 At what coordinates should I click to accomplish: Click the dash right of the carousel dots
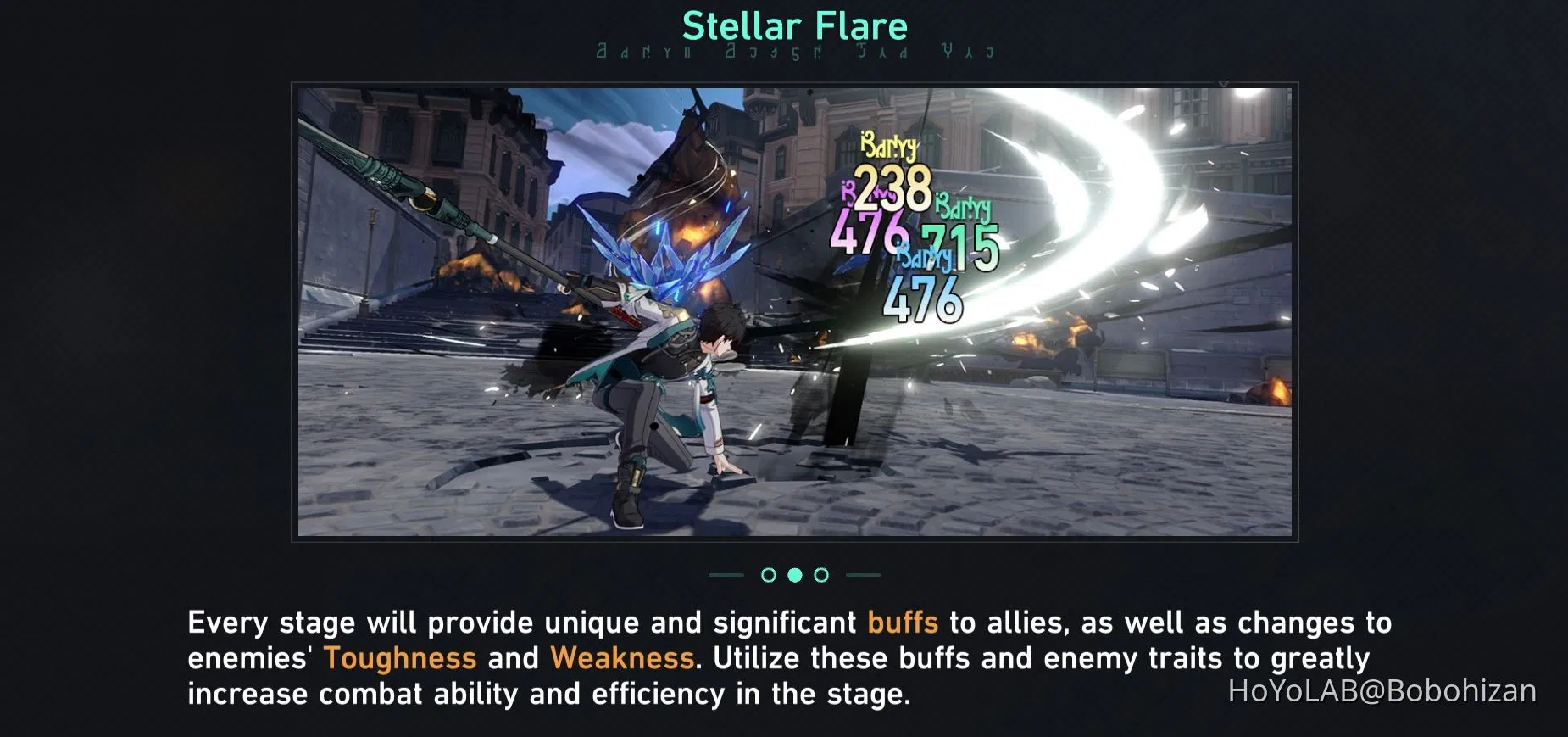pos(865,575)
